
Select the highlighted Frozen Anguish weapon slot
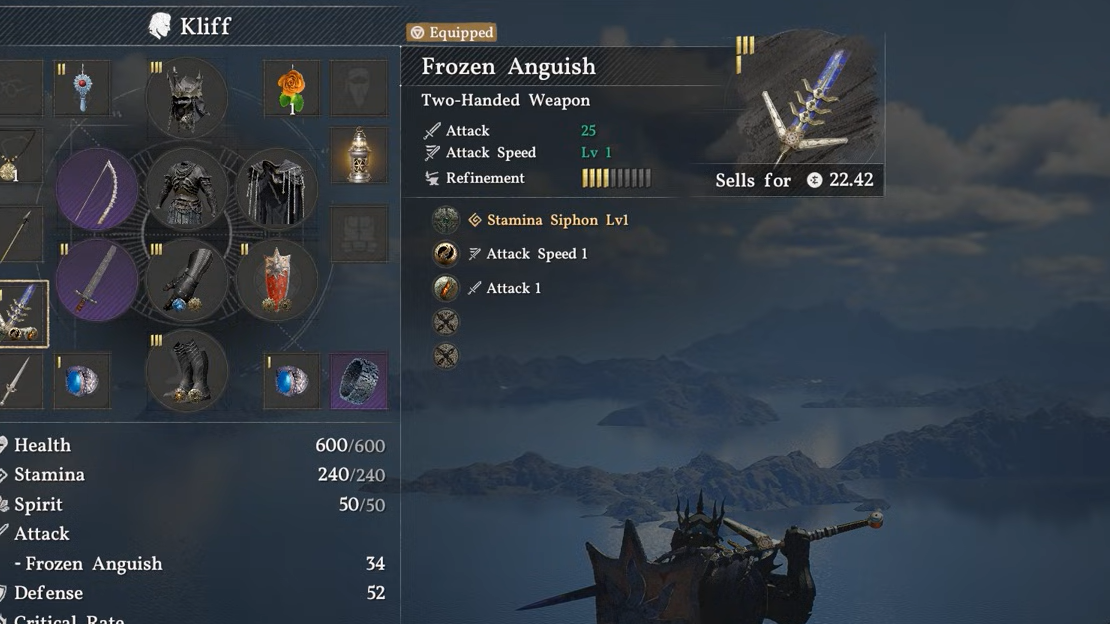coord(20,315)
